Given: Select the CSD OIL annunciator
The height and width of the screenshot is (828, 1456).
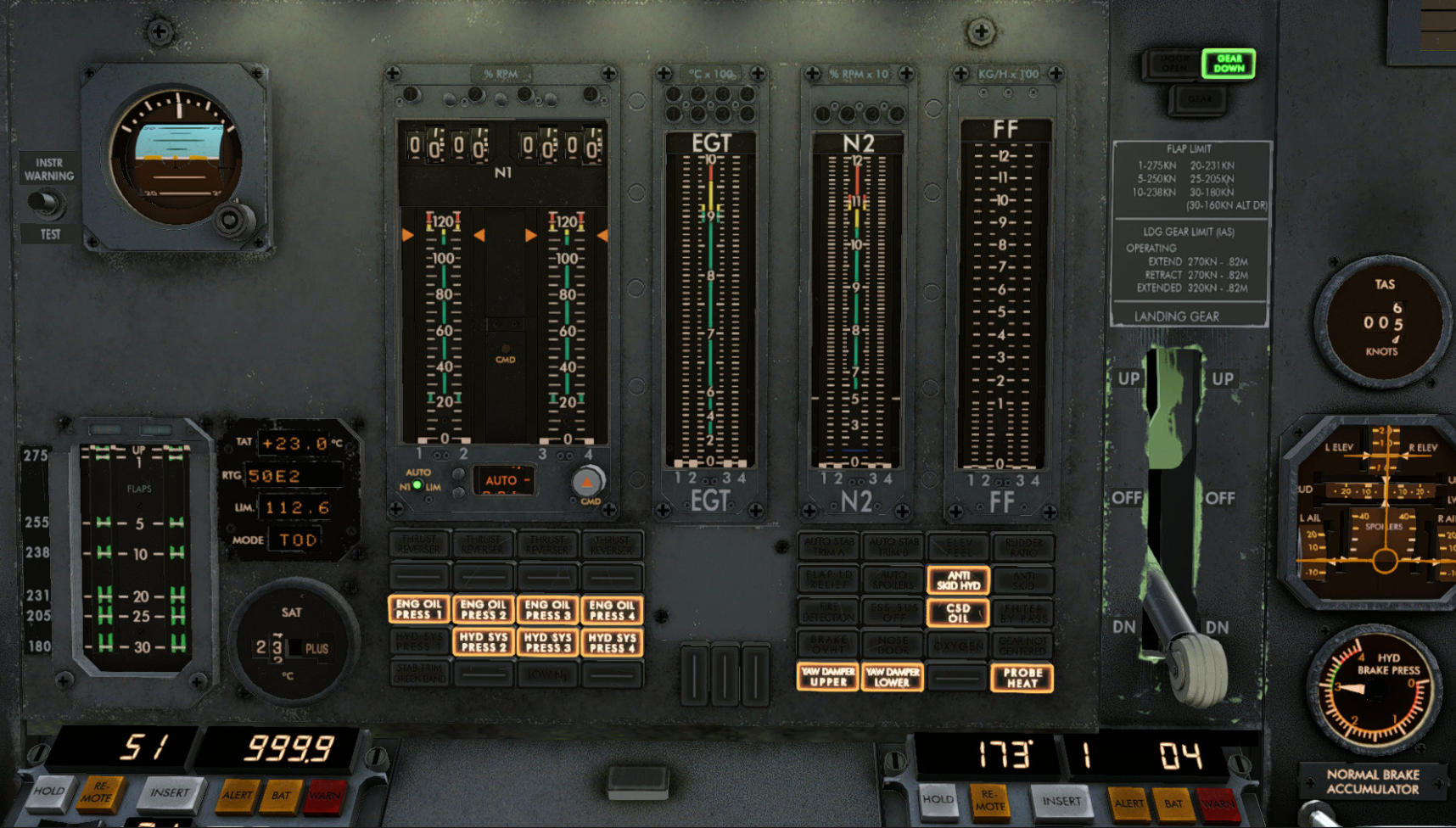Looking at the screenshot, I should 958,613.
